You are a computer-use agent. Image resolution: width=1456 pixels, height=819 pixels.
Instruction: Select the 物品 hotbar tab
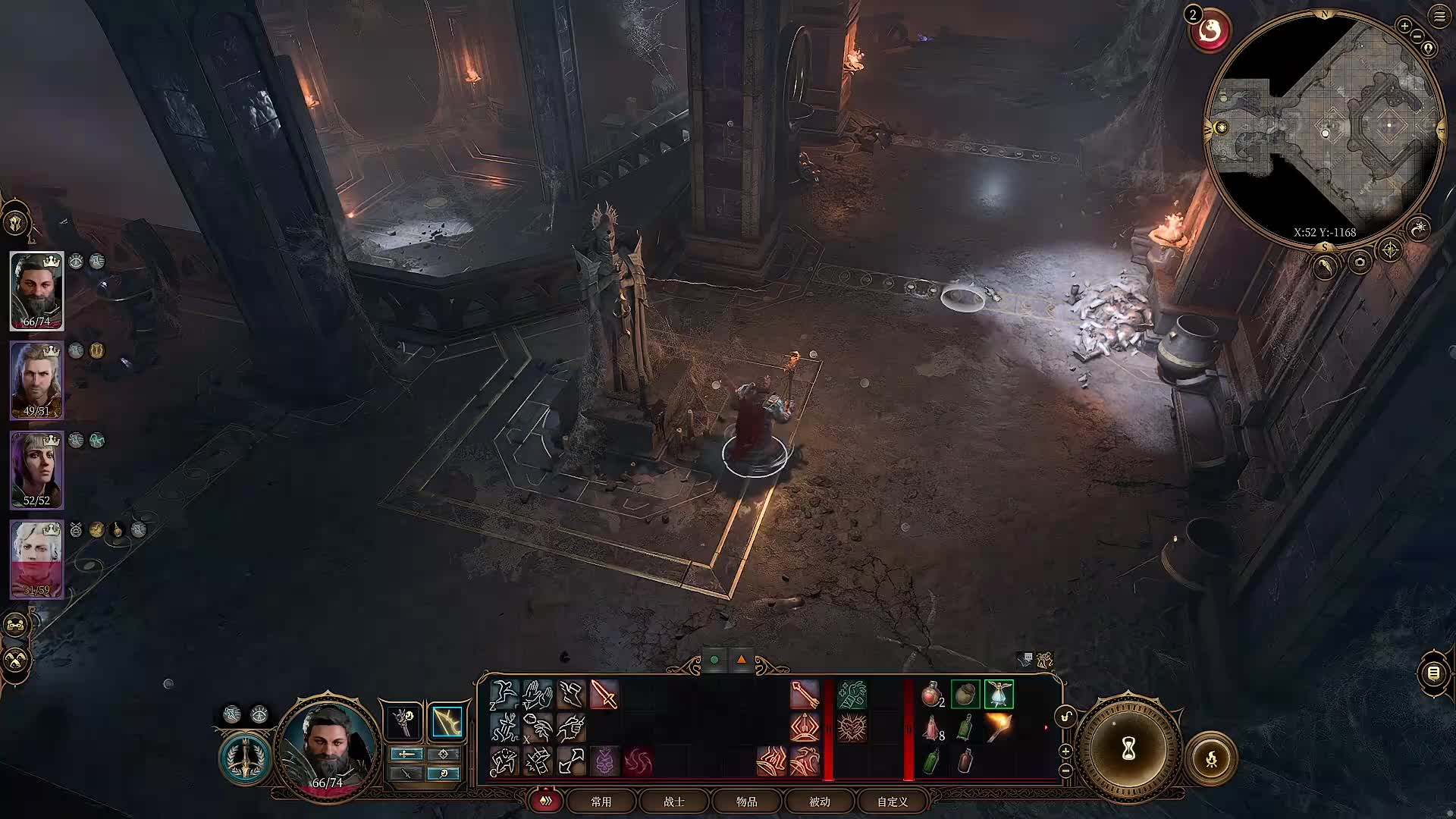(x=747, y=802)
